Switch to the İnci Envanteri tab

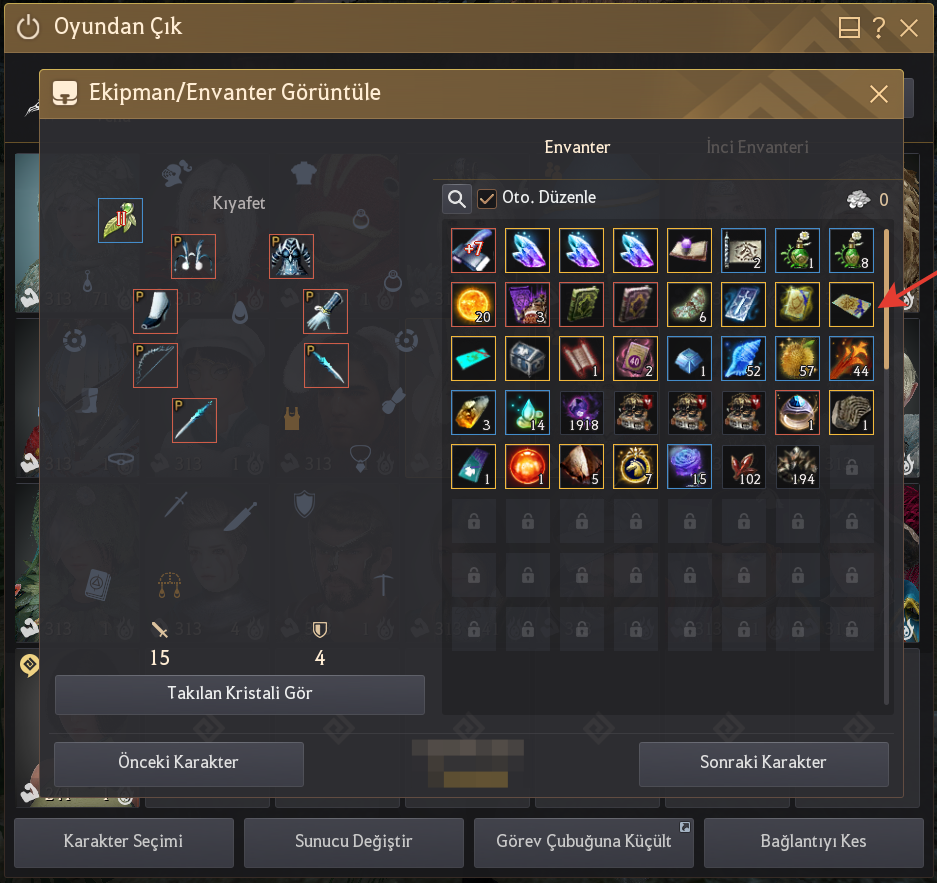point(757,147)
